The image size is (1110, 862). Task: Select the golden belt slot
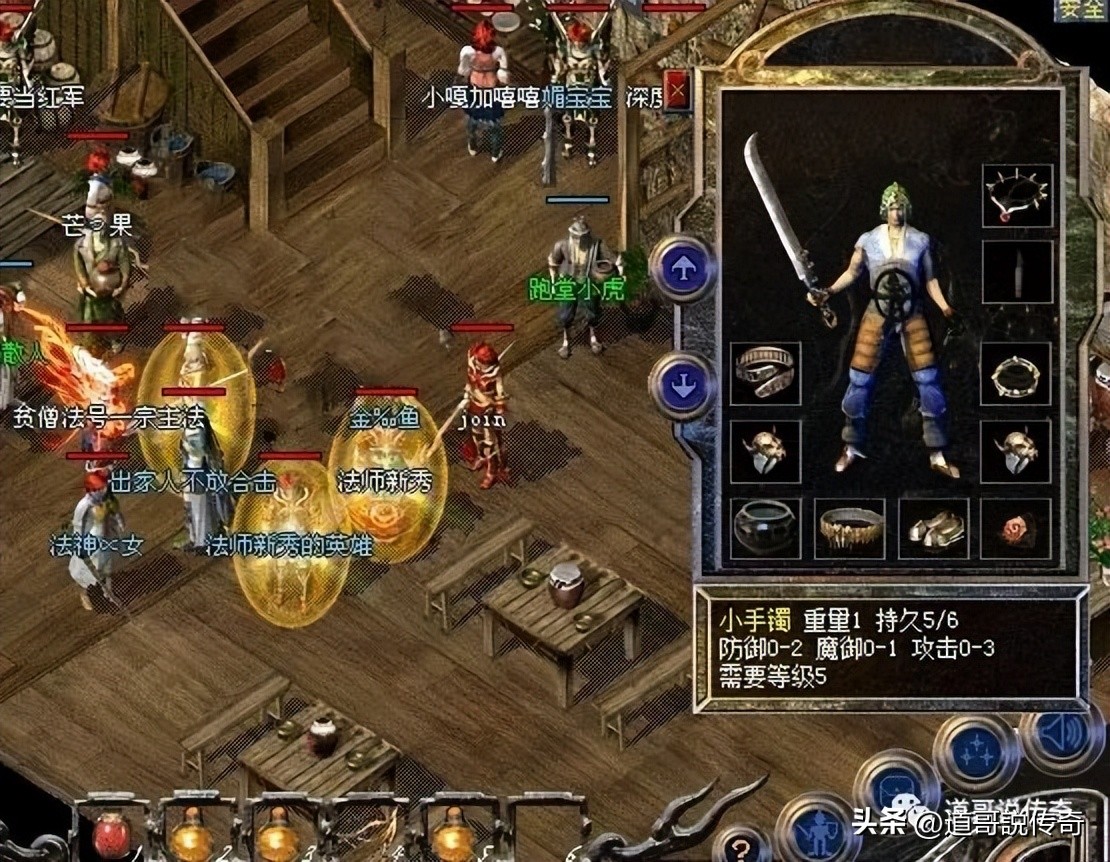point(850,528)
